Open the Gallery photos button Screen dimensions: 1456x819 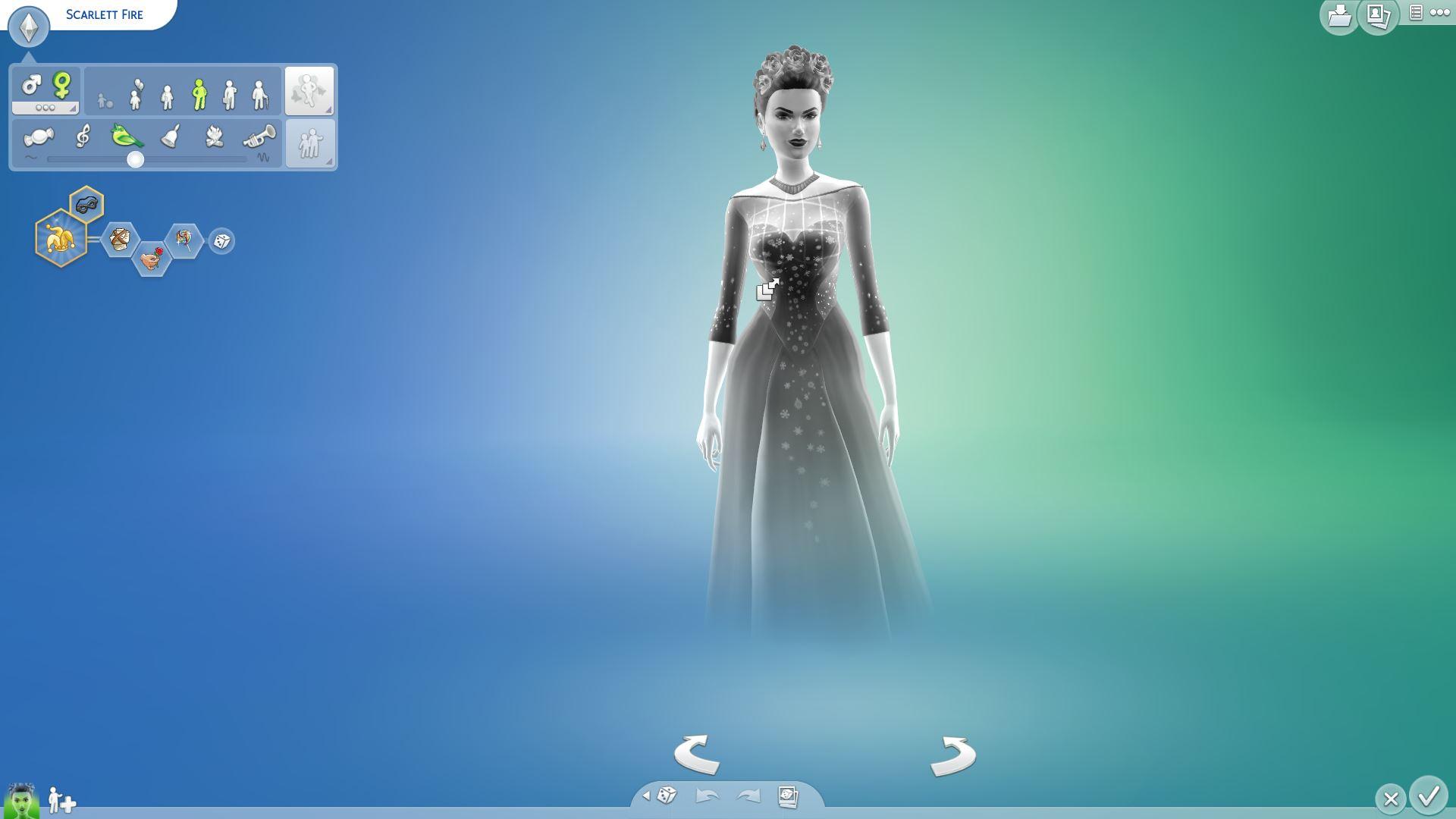[1377, 16]
